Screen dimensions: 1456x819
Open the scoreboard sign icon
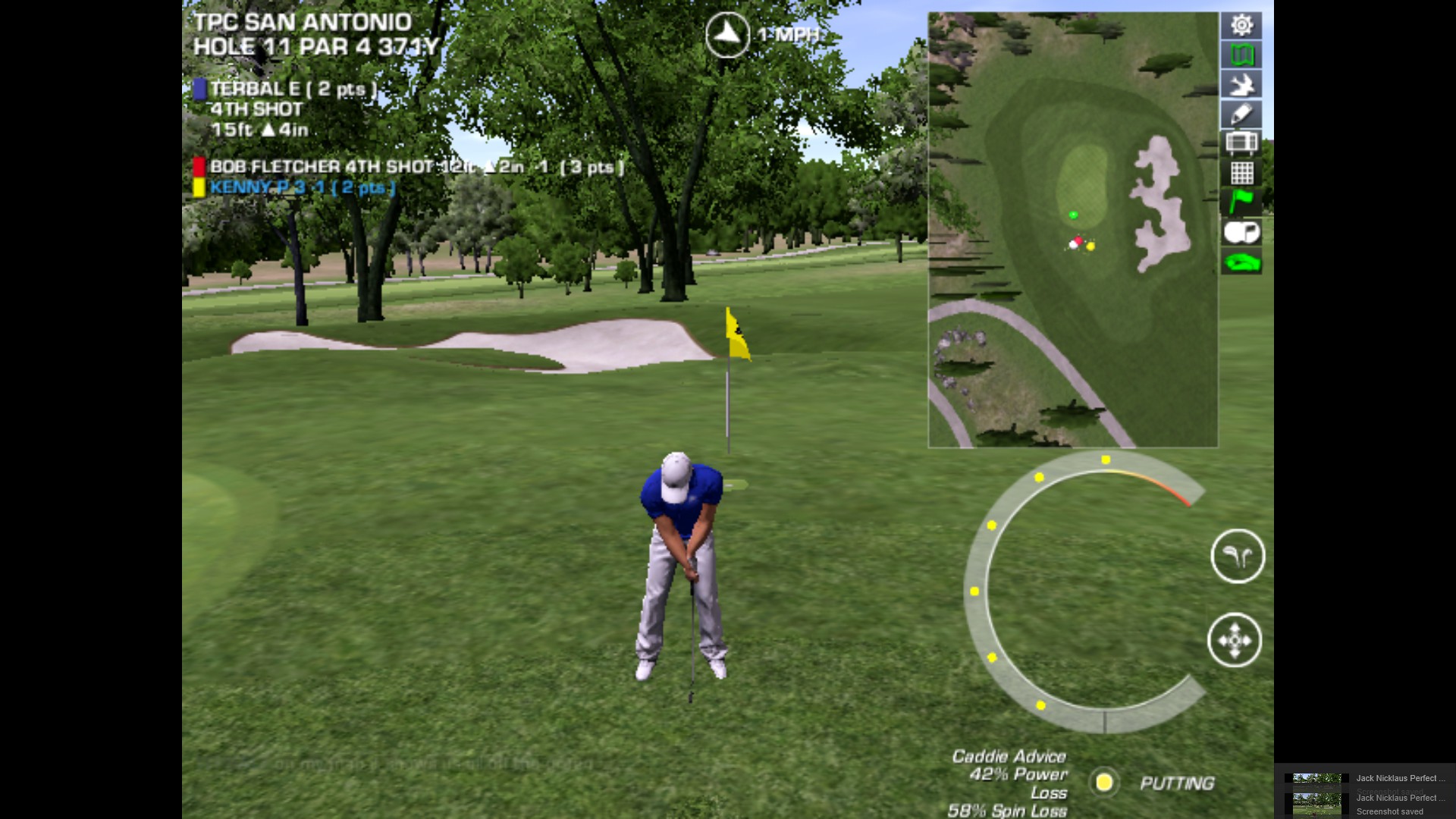1241,143
